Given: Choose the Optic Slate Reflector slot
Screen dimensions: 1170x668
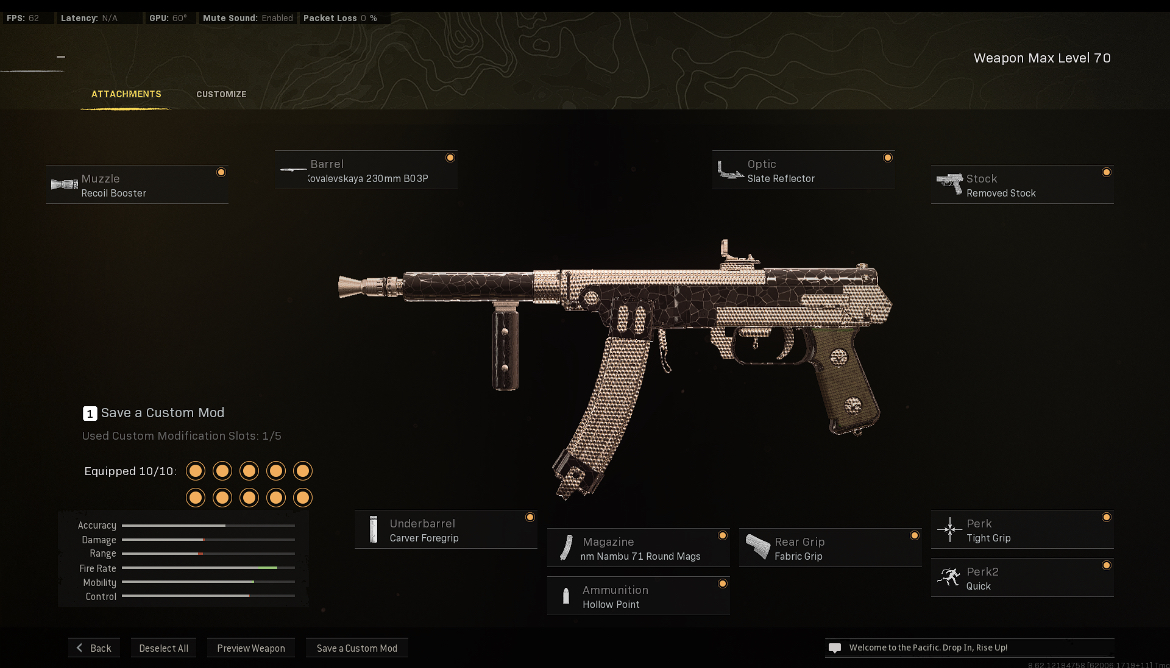Looking at the screenshot, I should point(803,171).
